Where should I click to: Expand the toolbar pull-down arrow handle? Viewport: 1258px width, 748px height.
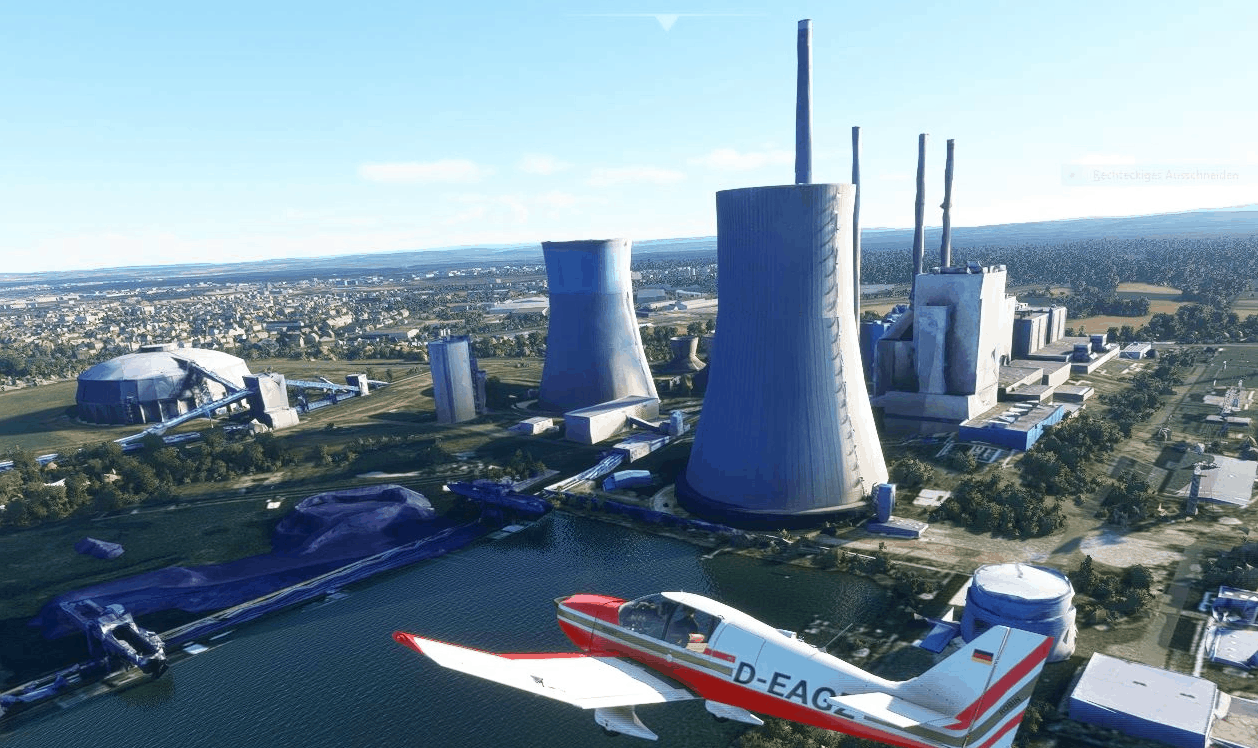click(x=666, y=21)
